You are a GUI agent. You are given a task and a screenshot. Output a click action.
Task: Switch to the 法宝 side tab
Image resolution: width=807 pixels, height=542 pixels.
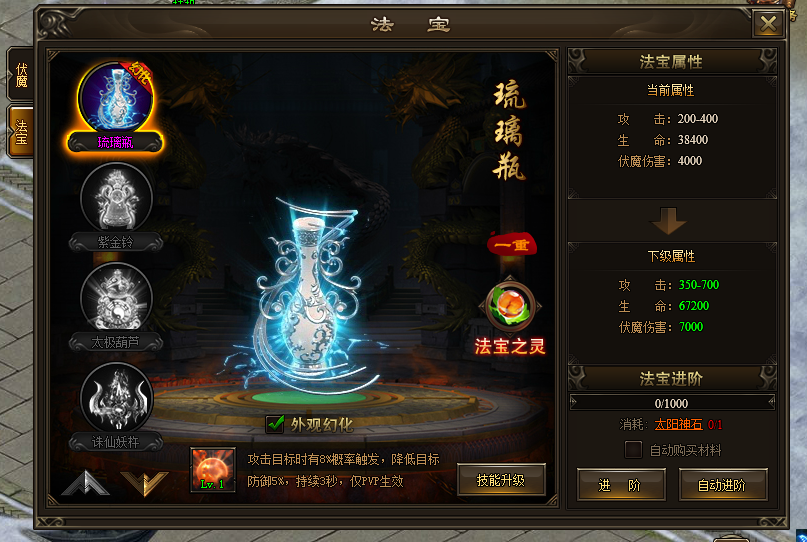tap(21, 129)
